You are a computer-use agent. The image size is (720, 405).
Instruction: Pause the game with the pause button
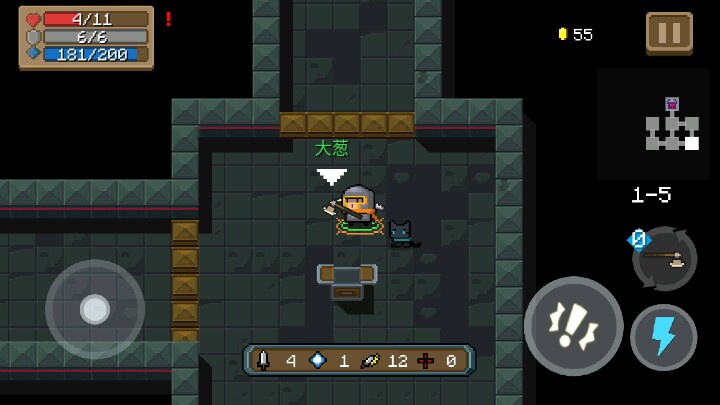pos(669,32)
